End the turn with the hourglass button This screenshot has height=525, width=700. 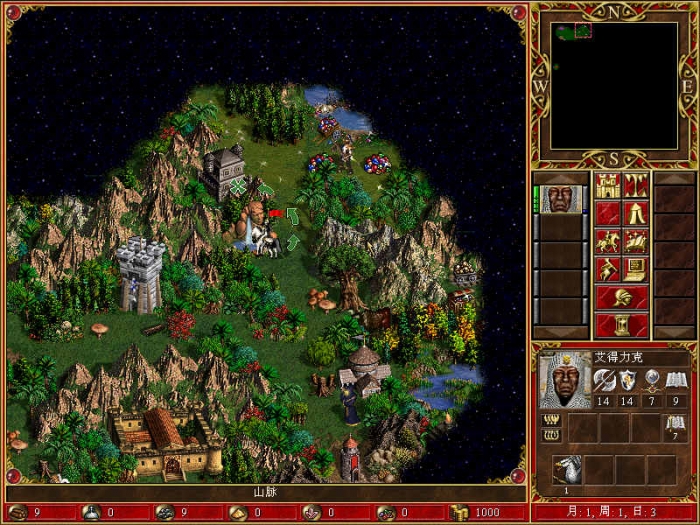[622, 325]
